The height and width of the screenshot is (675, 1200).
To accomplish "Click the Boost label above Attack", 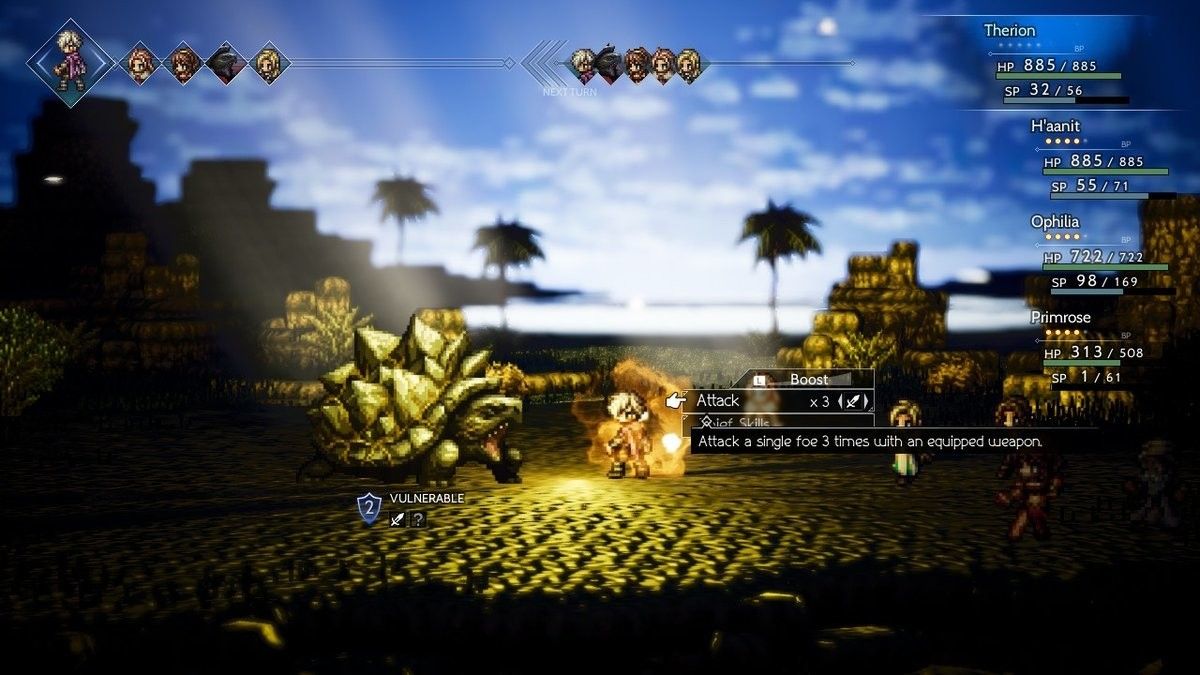I will [x=809, y=379].
